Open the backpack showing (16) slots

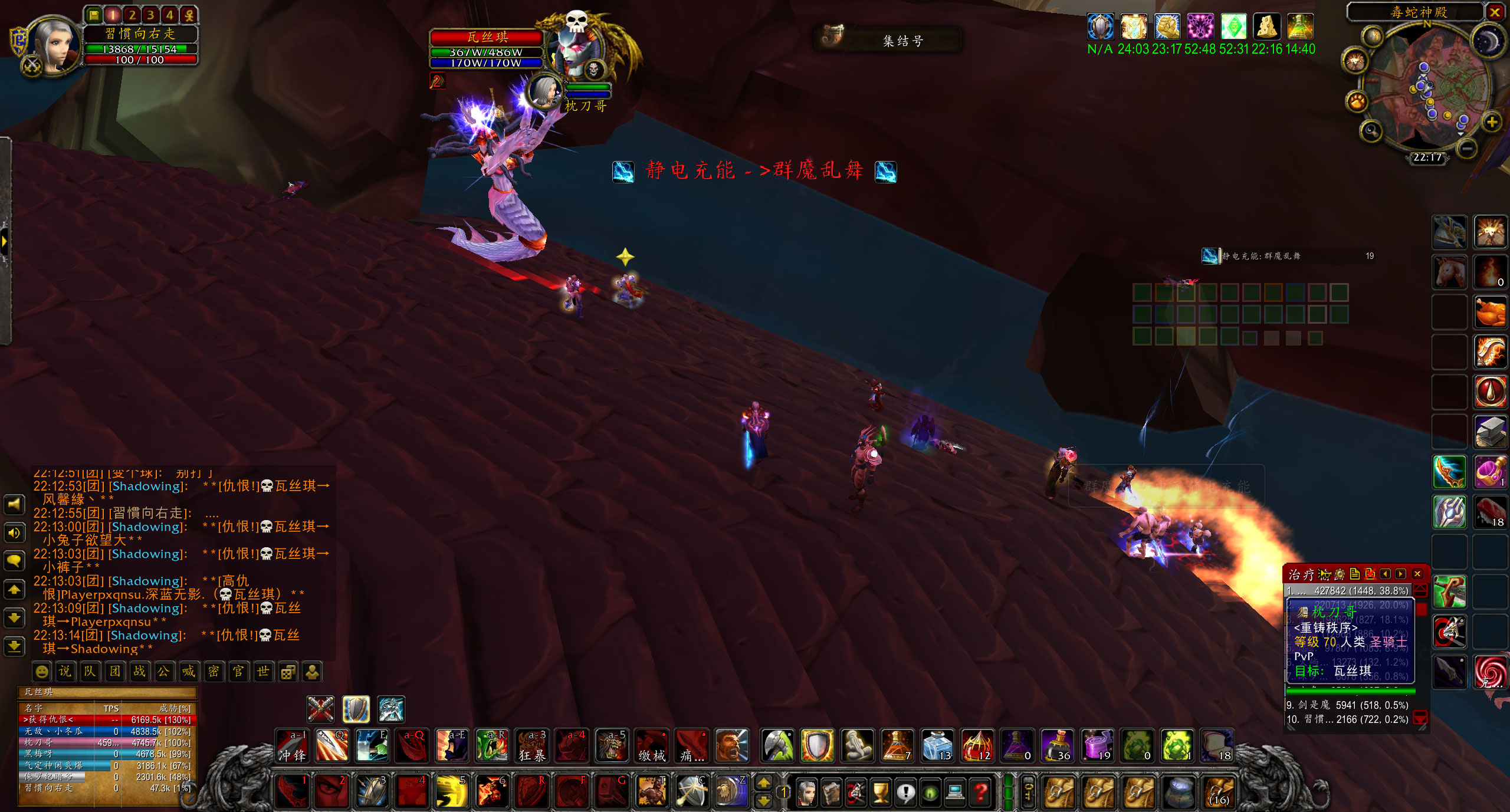[x=1219, y=792]
